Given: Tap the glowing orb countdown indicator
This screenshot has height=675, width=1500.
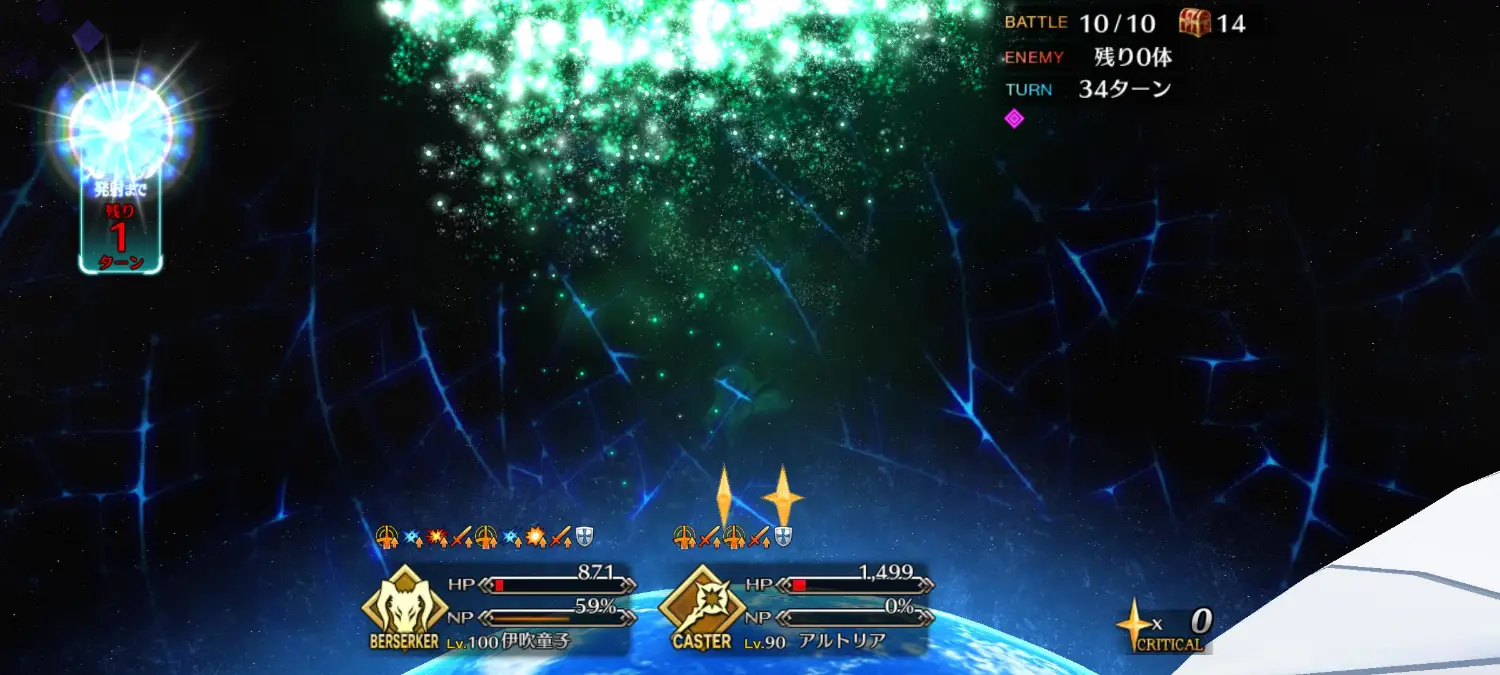Looking at the screenshot, I should [x=120, y=130].
